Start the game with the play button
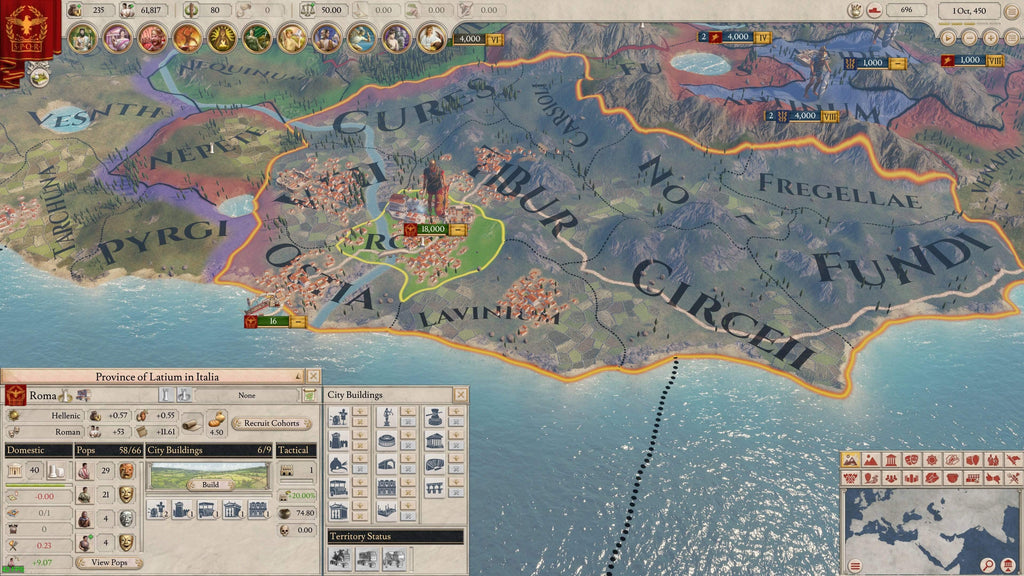 (x=948, y=37)
